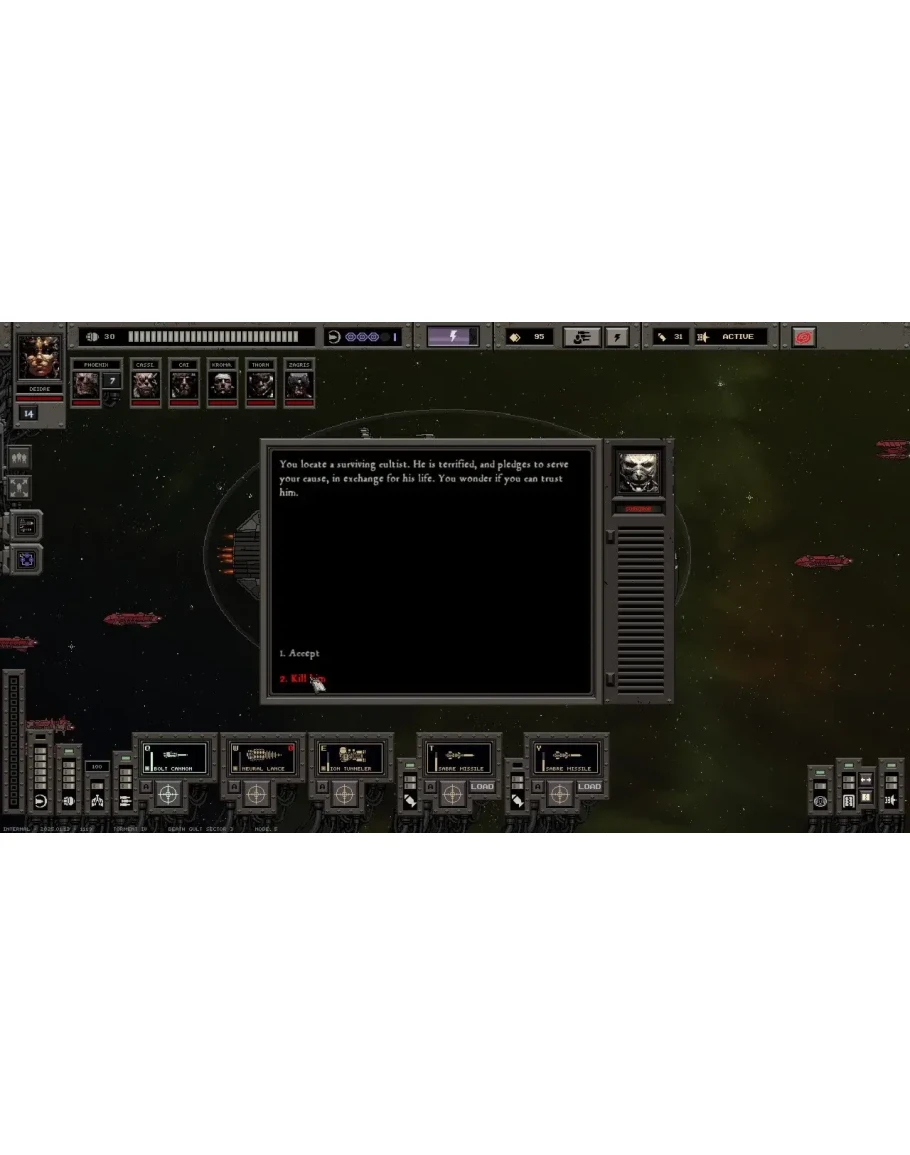
Task: Click the dialogue box speaker portrait
Action: 639,472
